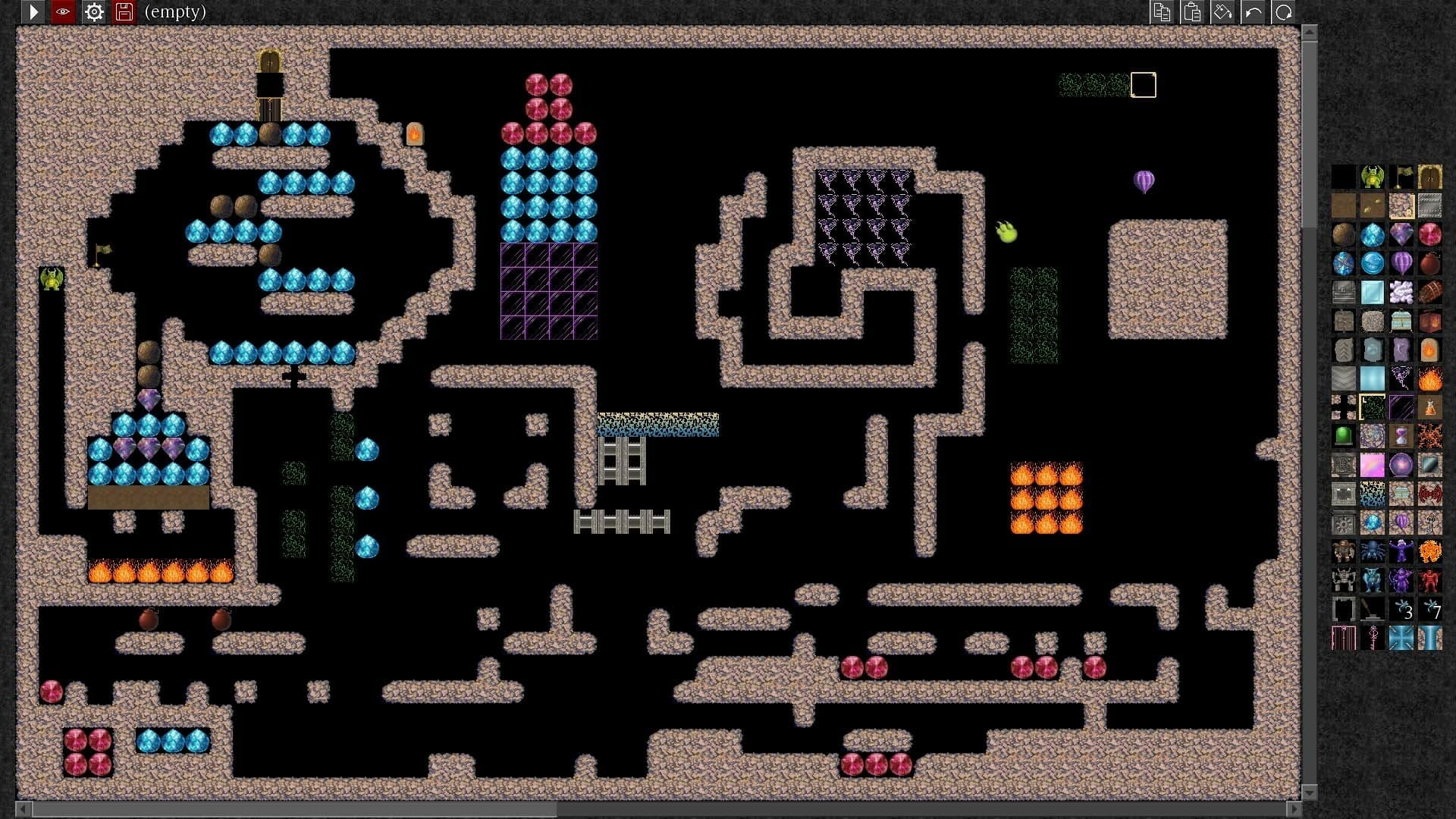
Task: Click the Undo arrow icon
Action: point(1254,12)
